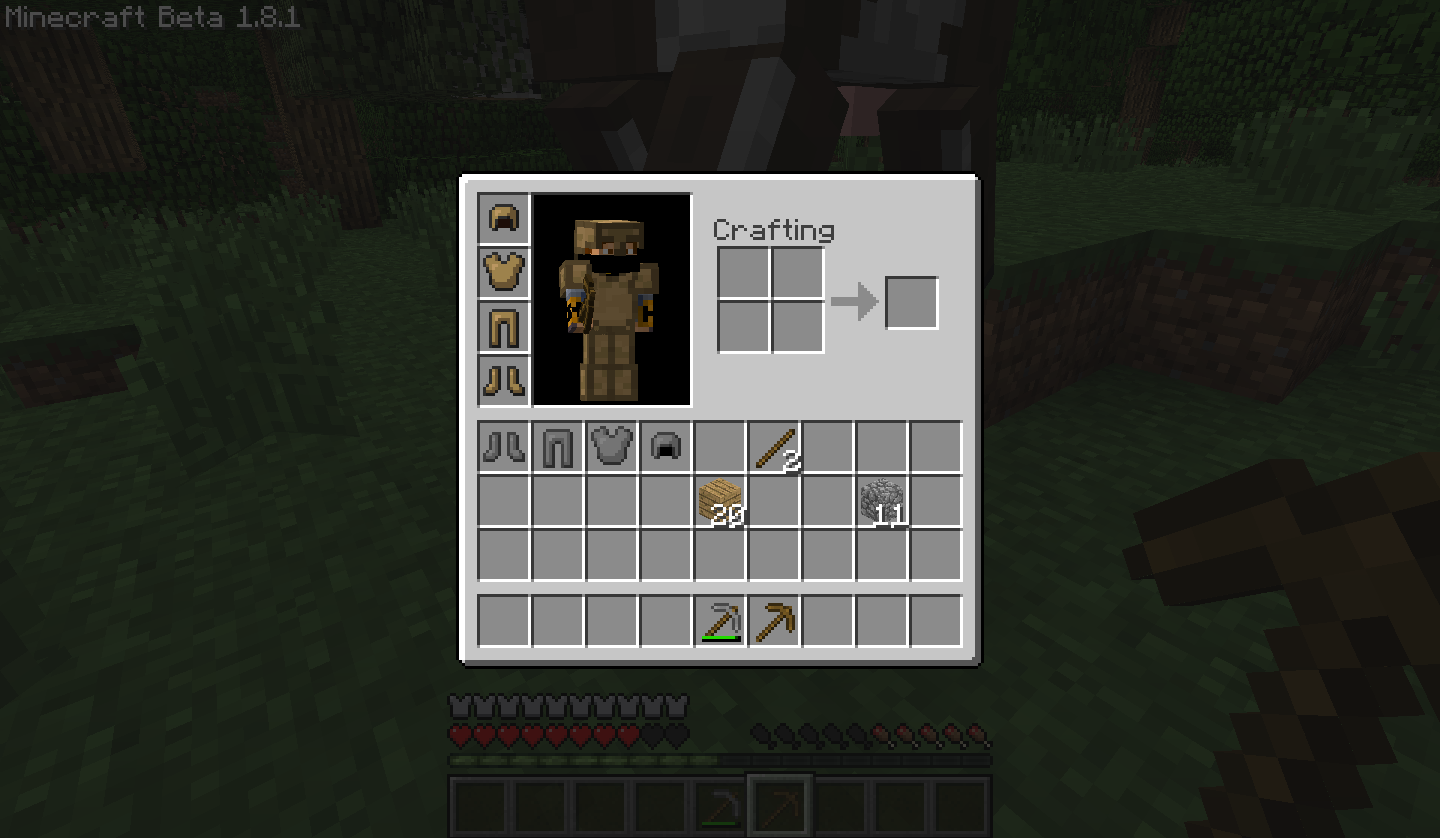Click the crafting output slot
Image resolution: width=1440 pixels, height=838 pixels.
point(910,302)
